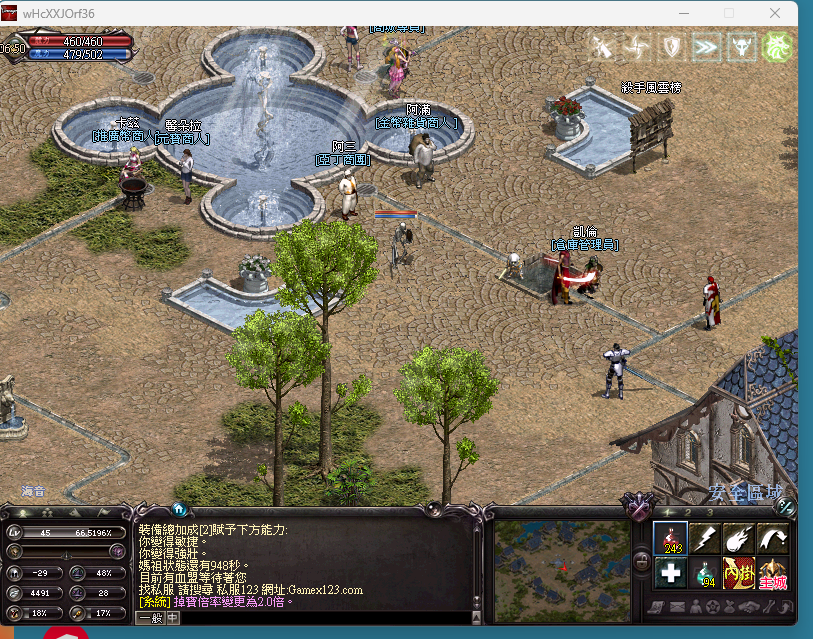Open the 內掛 auto-play icon
813x639 pixels.
point(738,573)
